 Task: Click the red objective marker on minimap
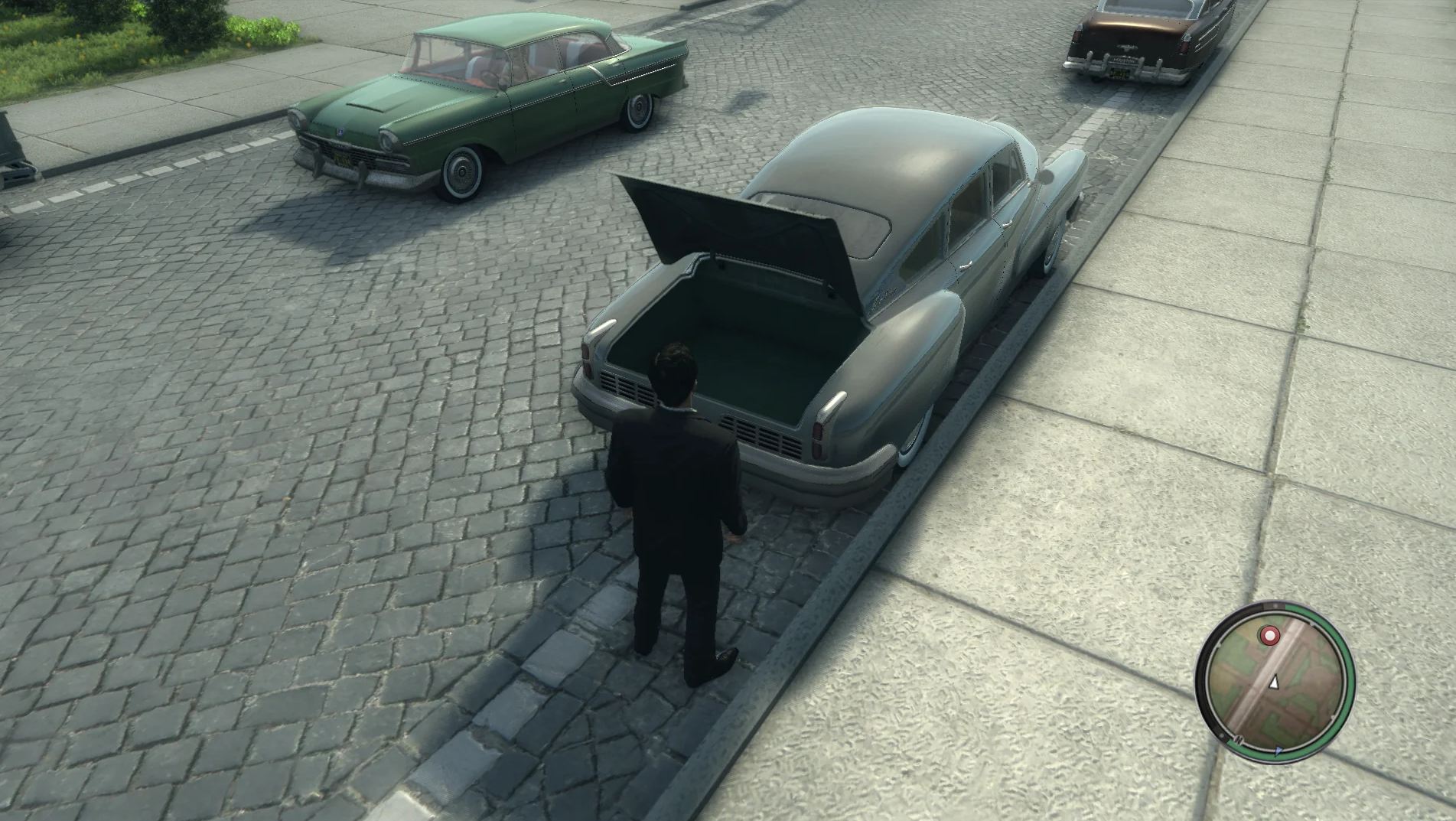(1269, 635)
